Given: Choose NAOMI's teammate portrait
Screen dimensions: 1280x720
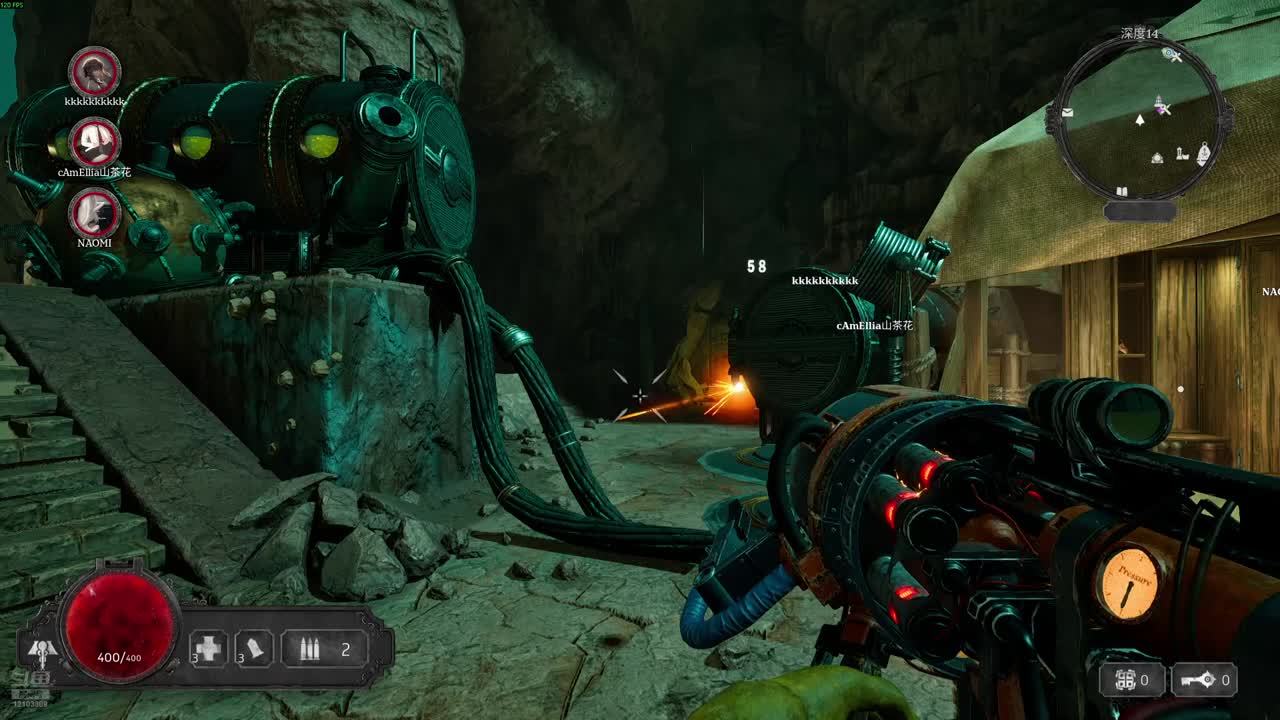Looking at the screenshot, I should point(95,213).
